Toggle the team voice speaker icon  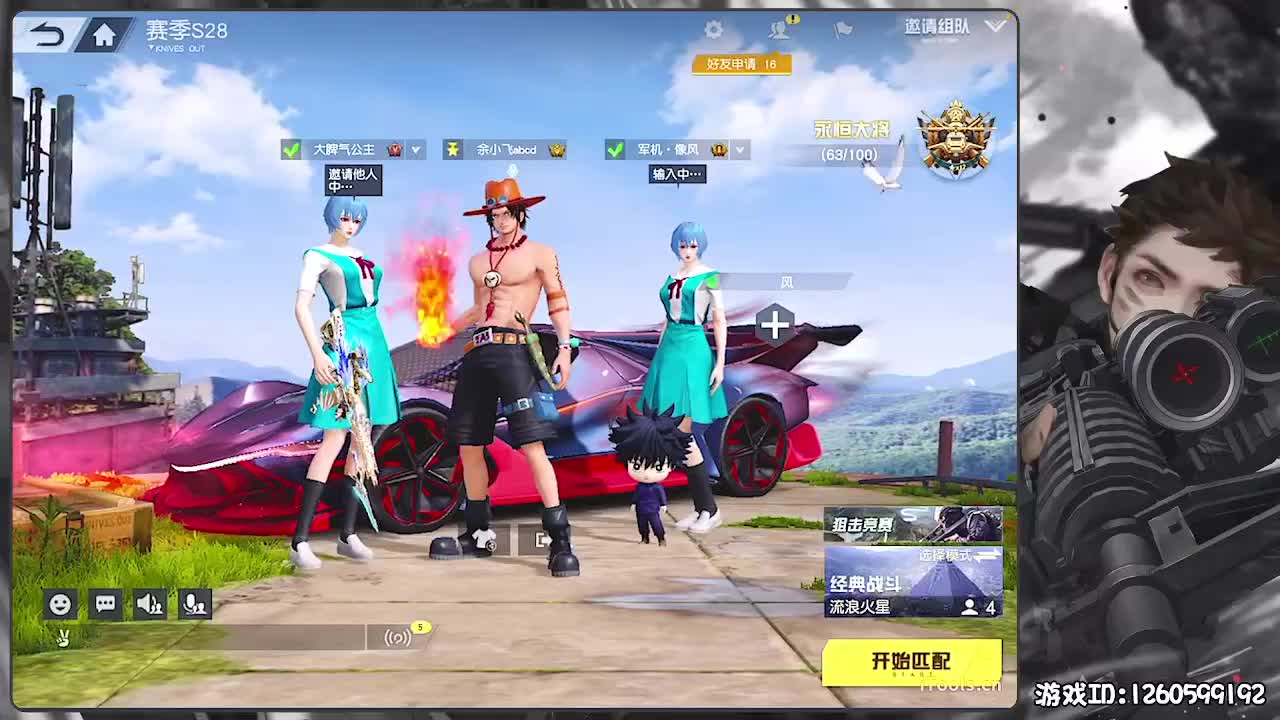149,604
